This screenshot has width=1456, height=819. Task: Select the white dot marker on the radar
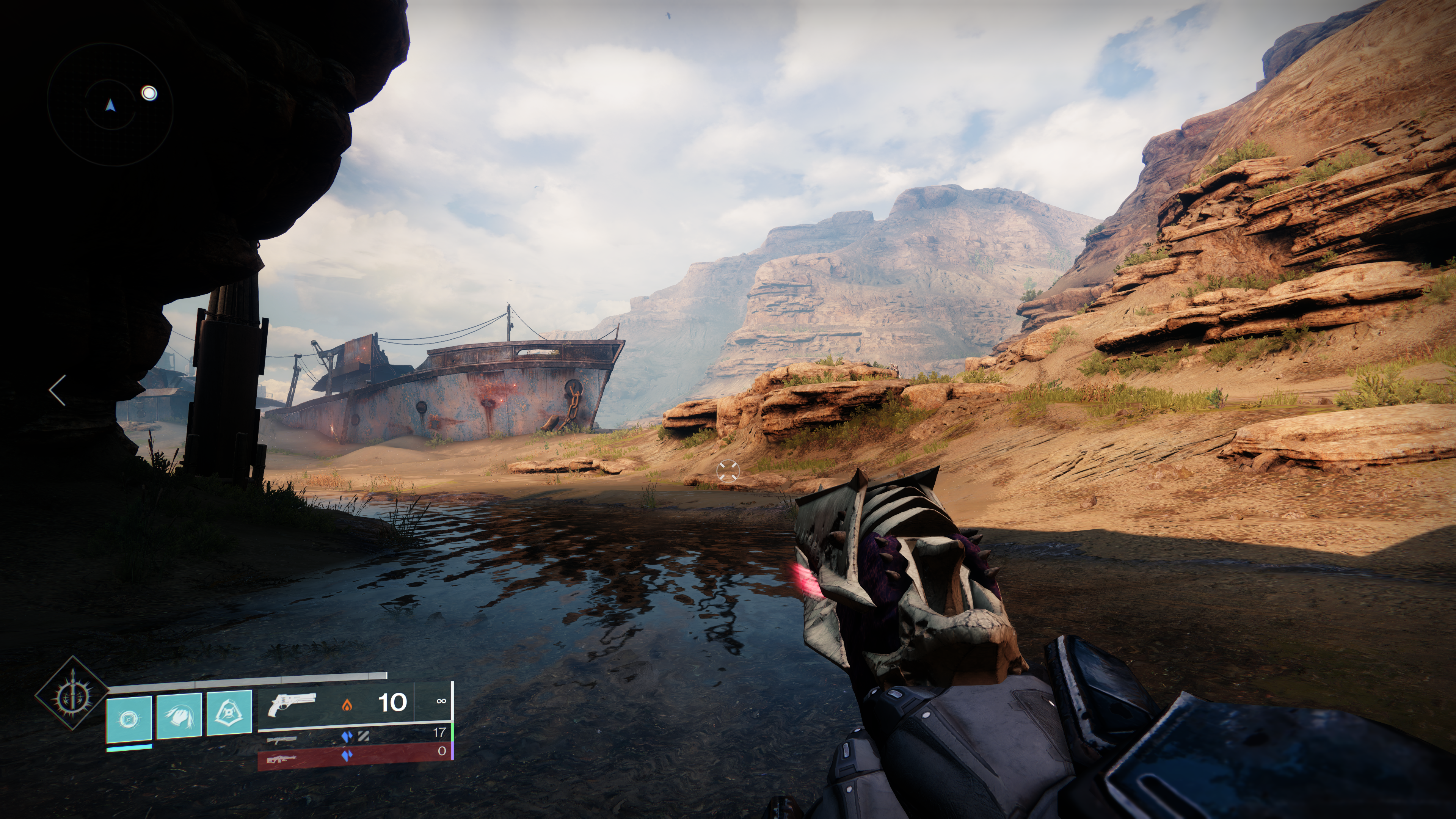click(149, 93)
